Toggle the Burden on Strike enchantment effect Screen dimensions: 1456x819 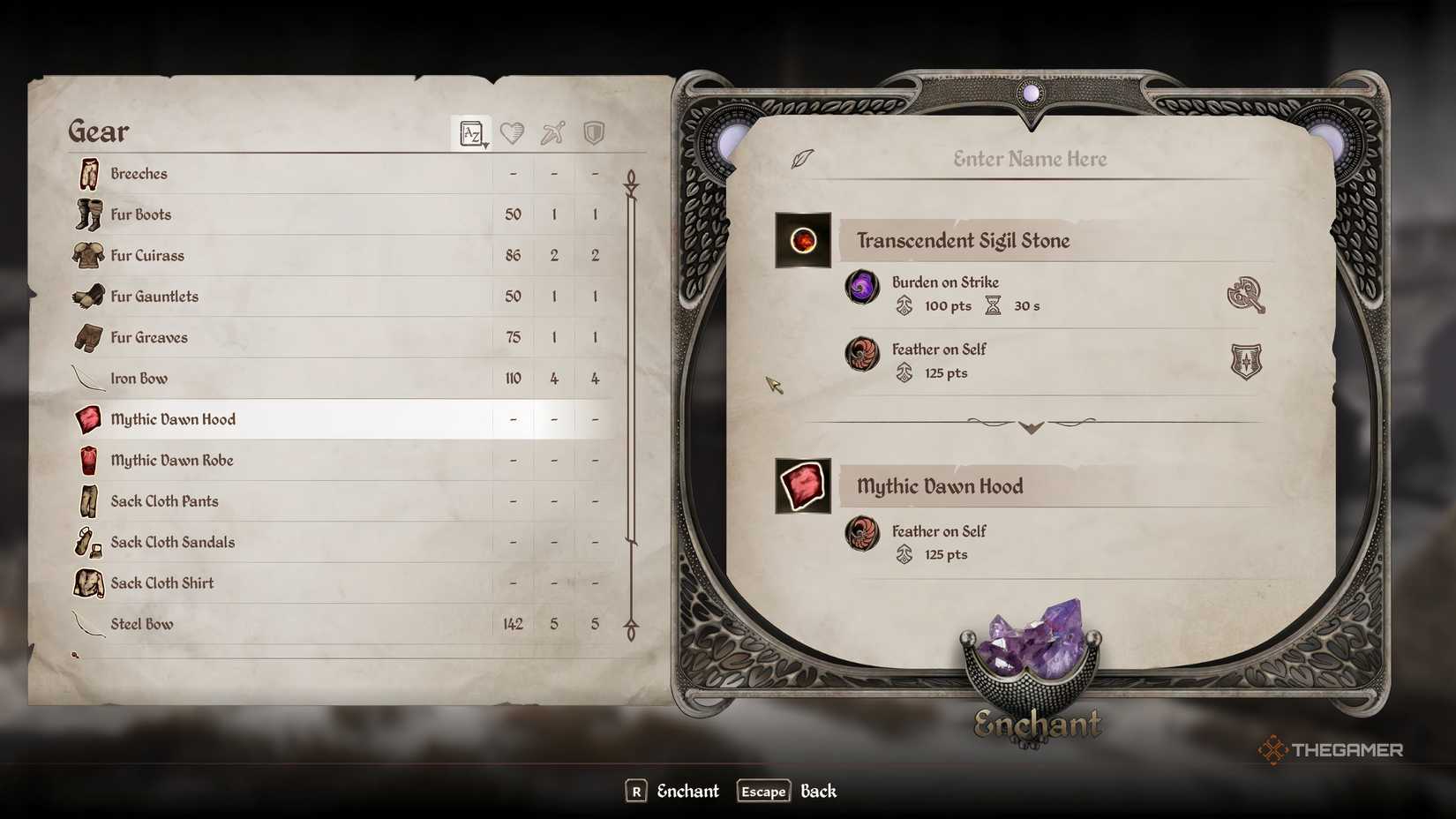click(944, 282)
